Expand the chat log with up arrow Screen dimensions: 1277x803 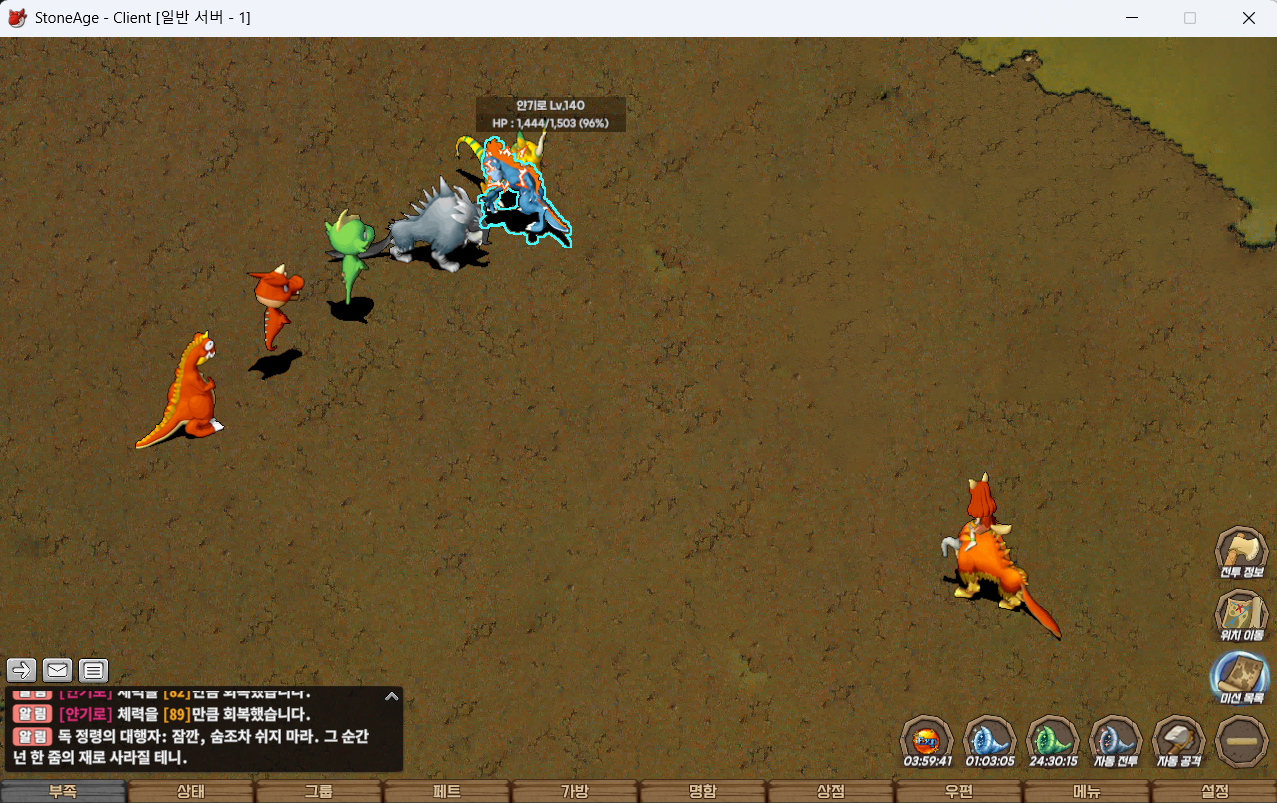coord(392,696)
